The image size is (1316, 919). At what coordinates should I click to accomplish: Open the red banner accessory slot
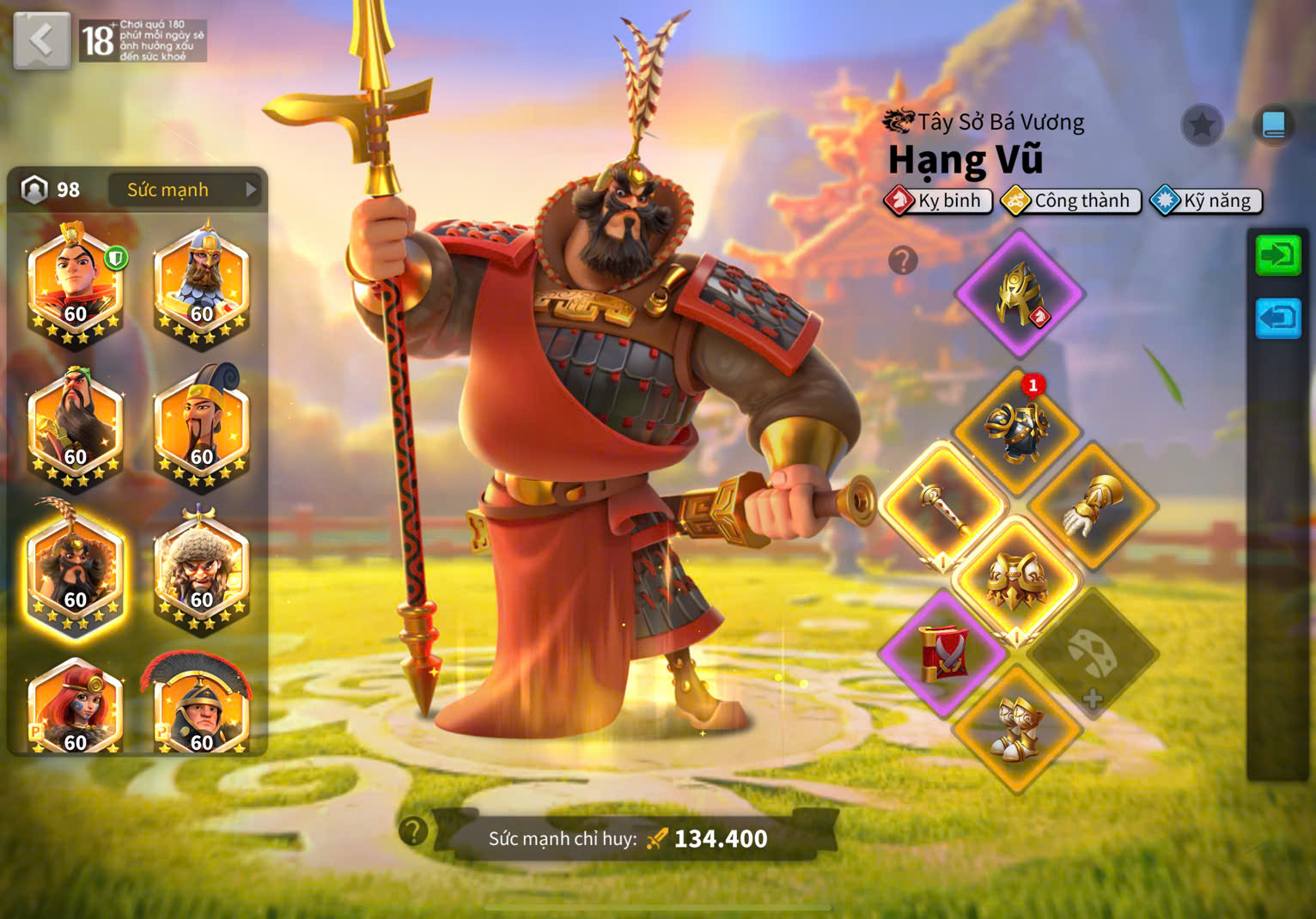click(943, 654)
